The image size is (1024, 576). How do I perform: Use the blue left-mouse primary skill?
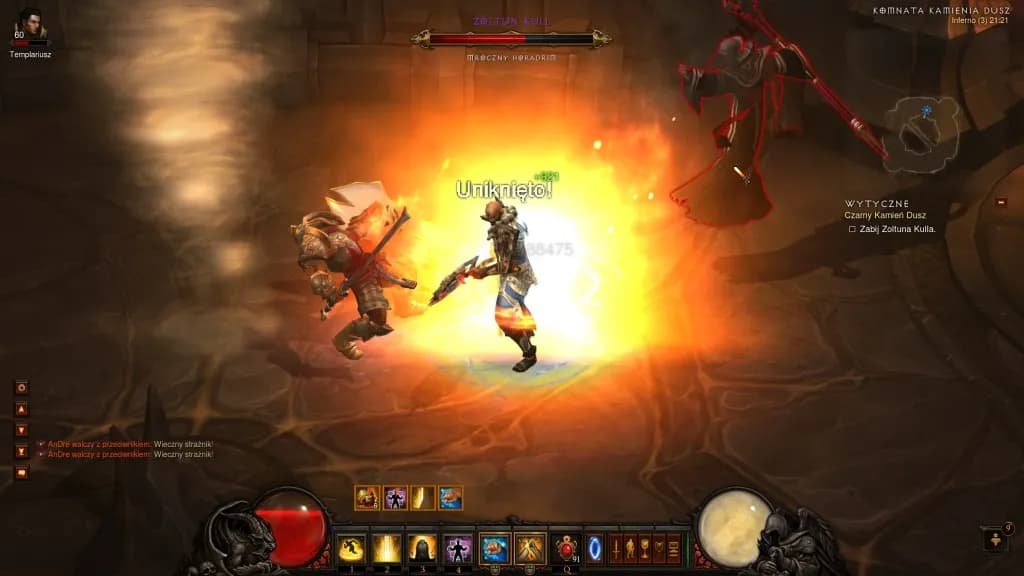coord(494,548)
